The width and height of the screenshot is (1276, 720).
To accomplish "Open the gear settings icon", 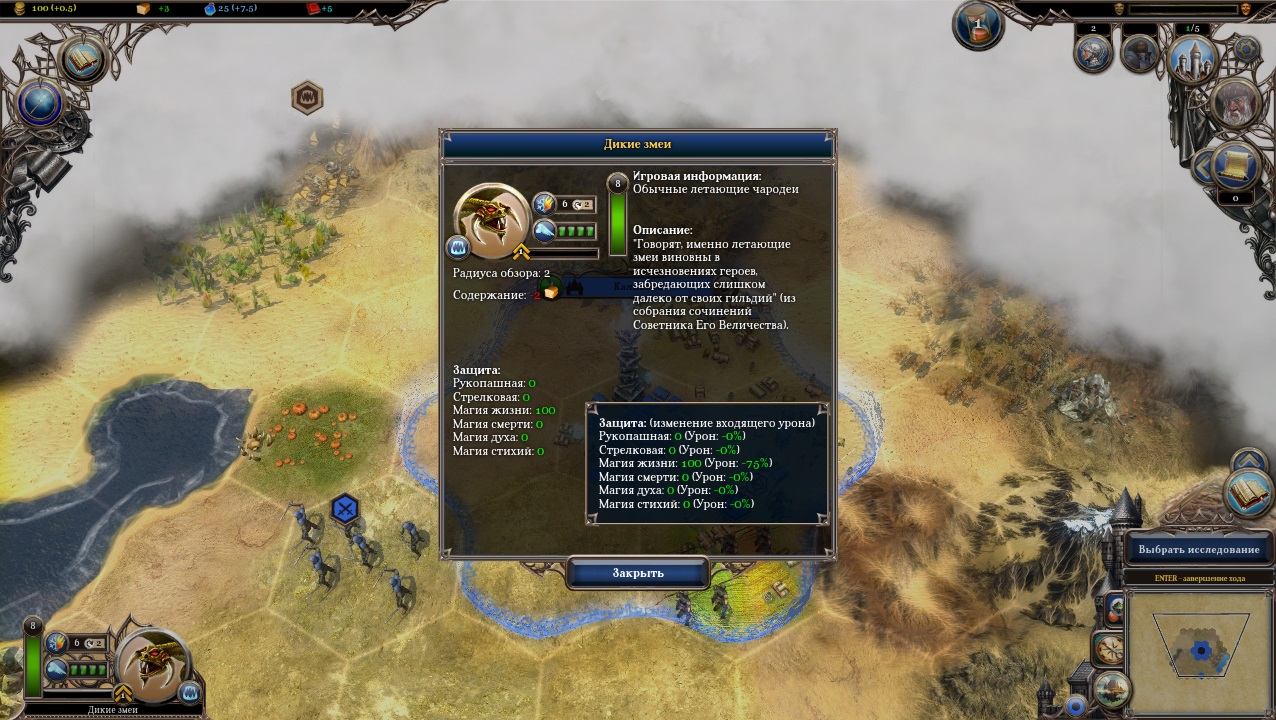I will [x=1246, y=49].
